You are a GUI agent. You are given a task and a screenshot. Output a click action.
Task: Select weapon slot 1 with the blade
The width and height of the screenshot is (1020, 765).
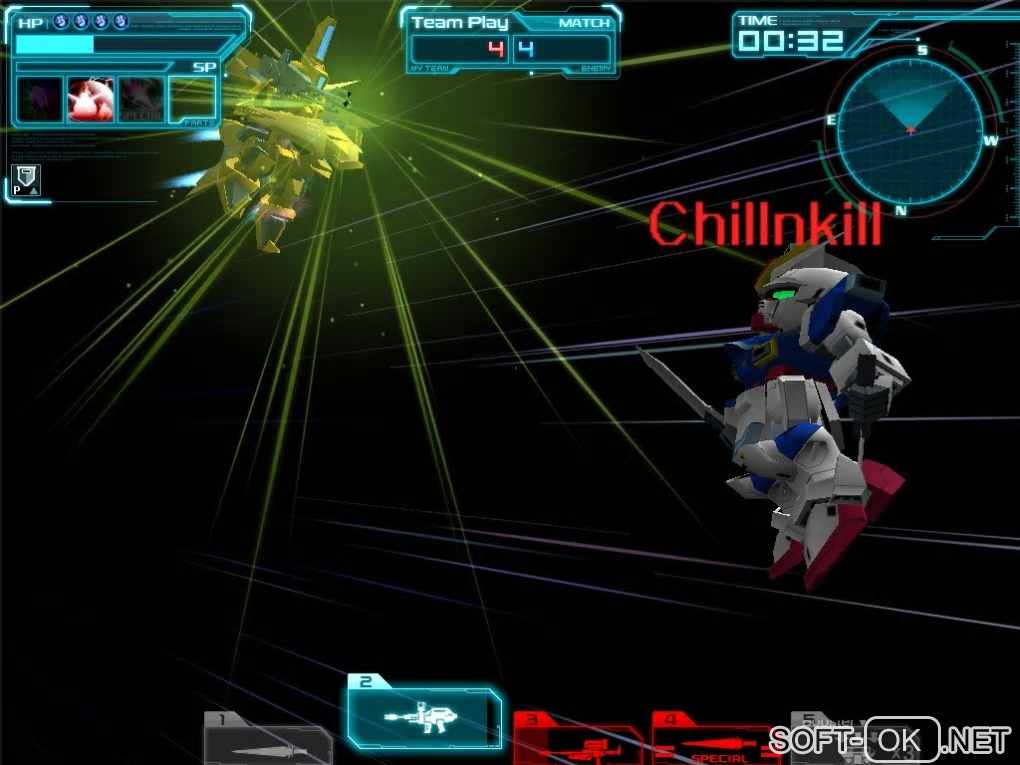[x=268, y=741]
